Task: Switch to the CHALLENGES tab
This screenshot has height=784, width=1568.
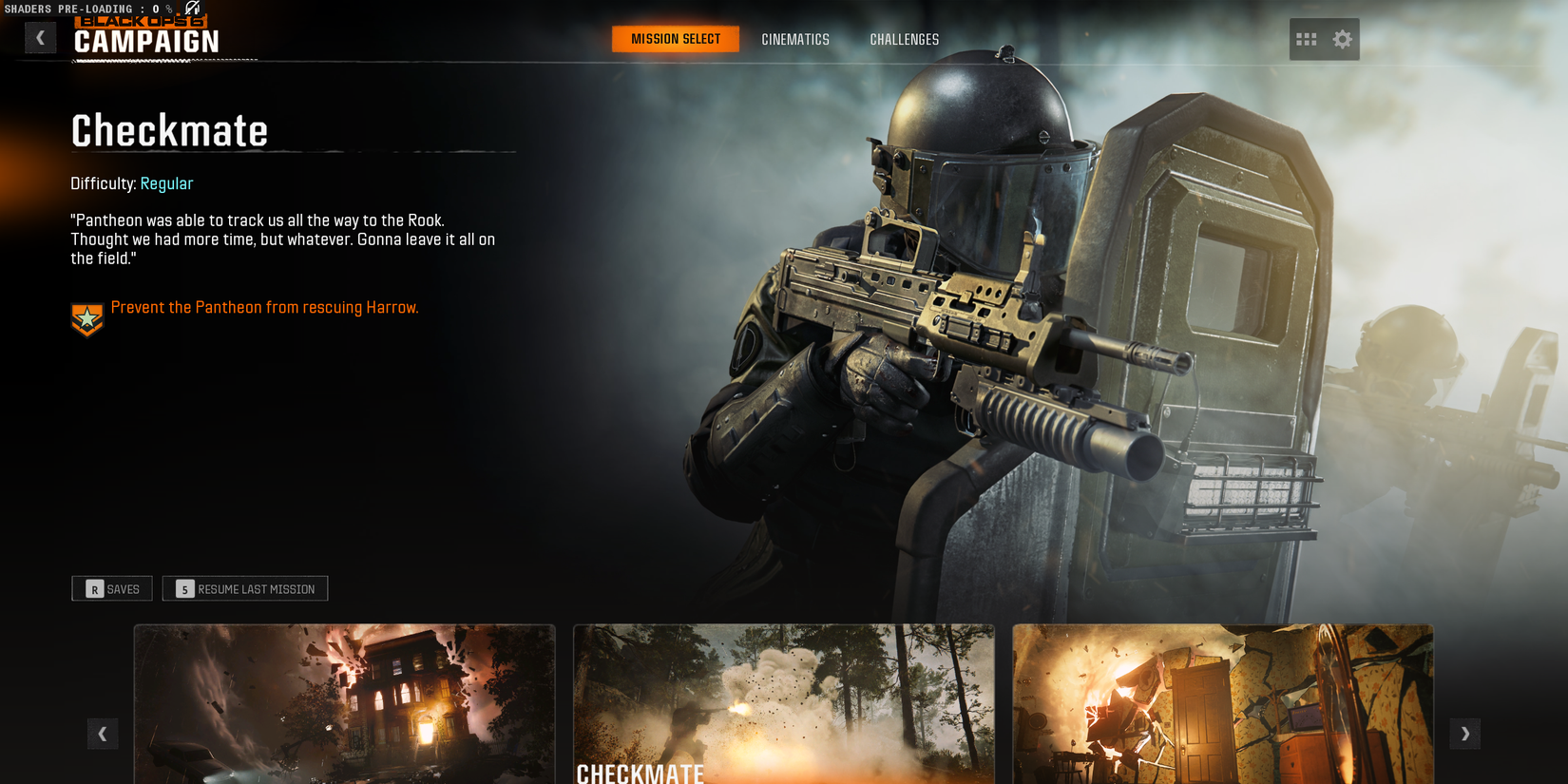Action: point(904,39)
